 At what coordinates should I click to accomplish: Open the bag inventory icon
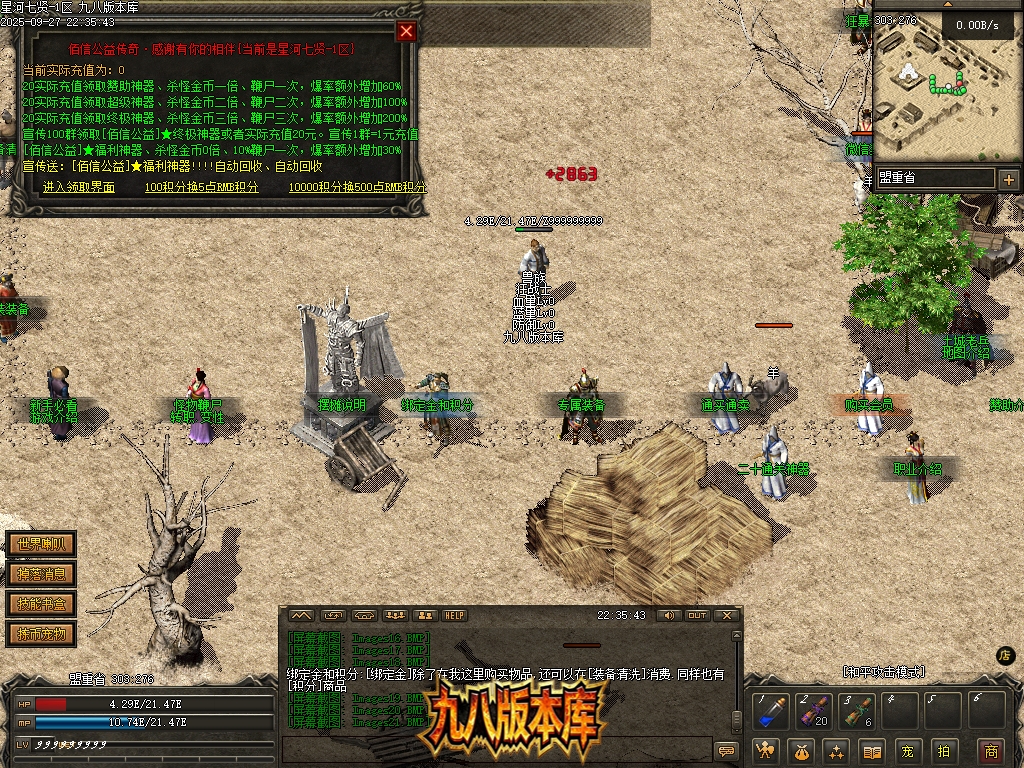click(802, 750)
